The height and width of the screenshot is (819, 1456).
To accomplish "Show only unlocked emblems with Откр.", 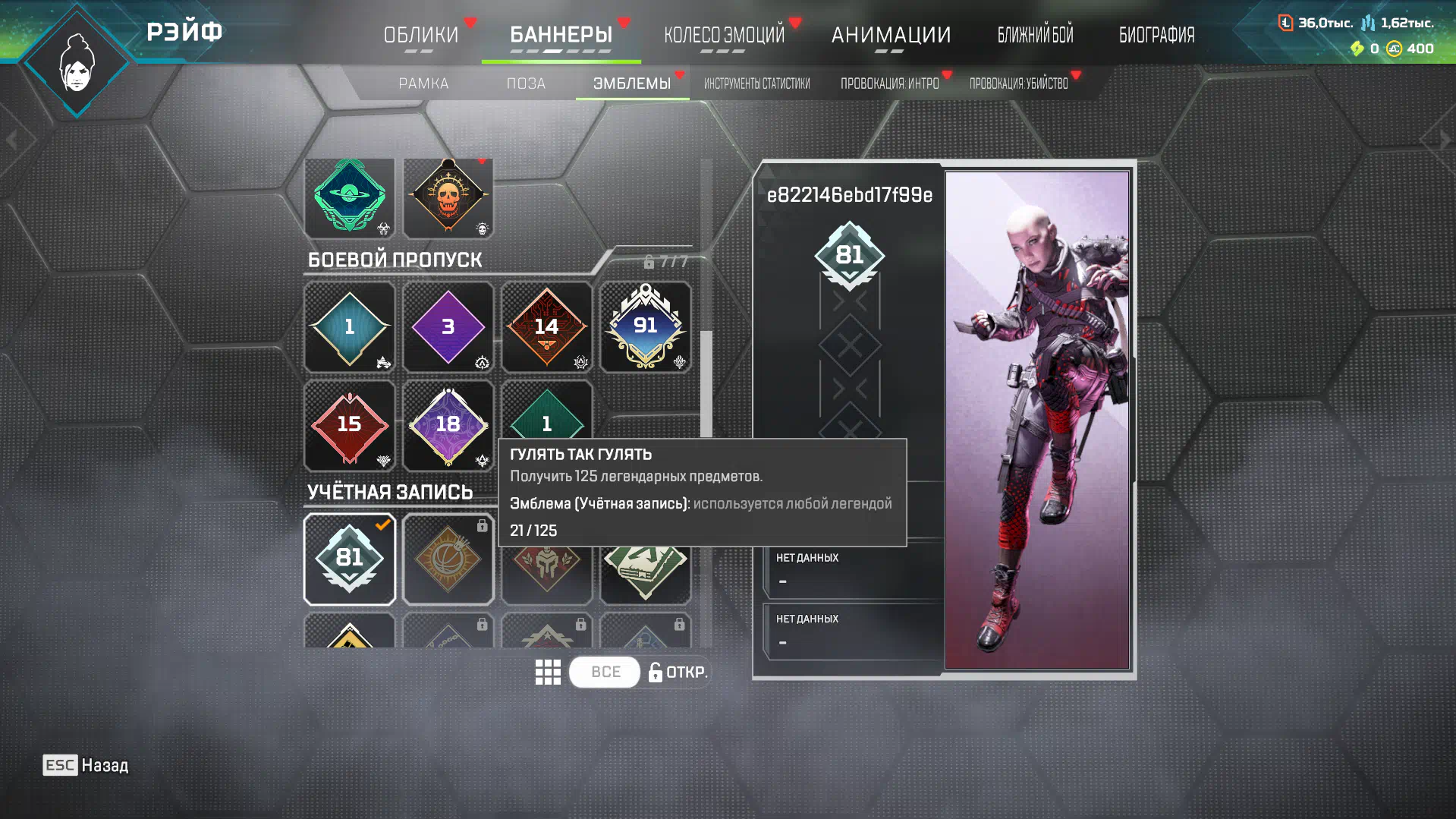I will click(678, 672).
